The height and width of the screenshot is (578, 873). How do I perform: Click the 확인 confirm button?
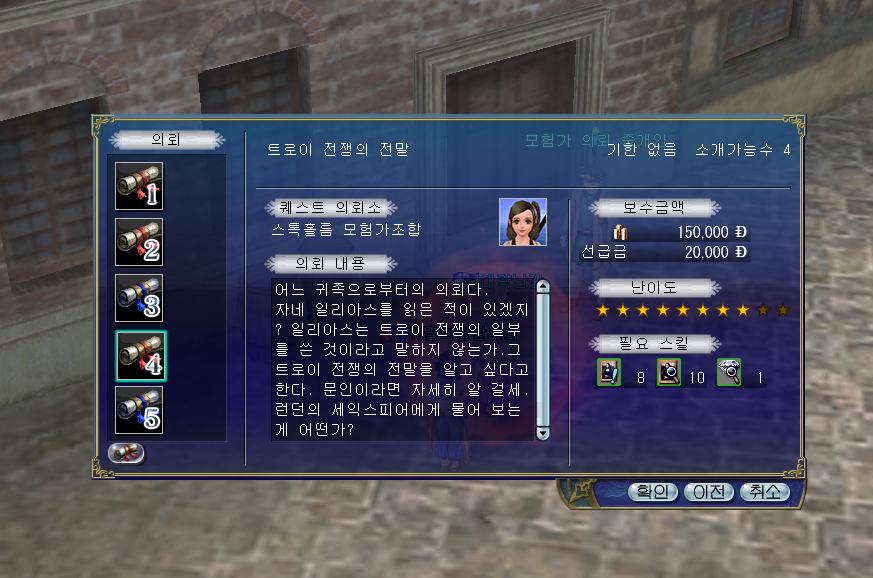653,492
